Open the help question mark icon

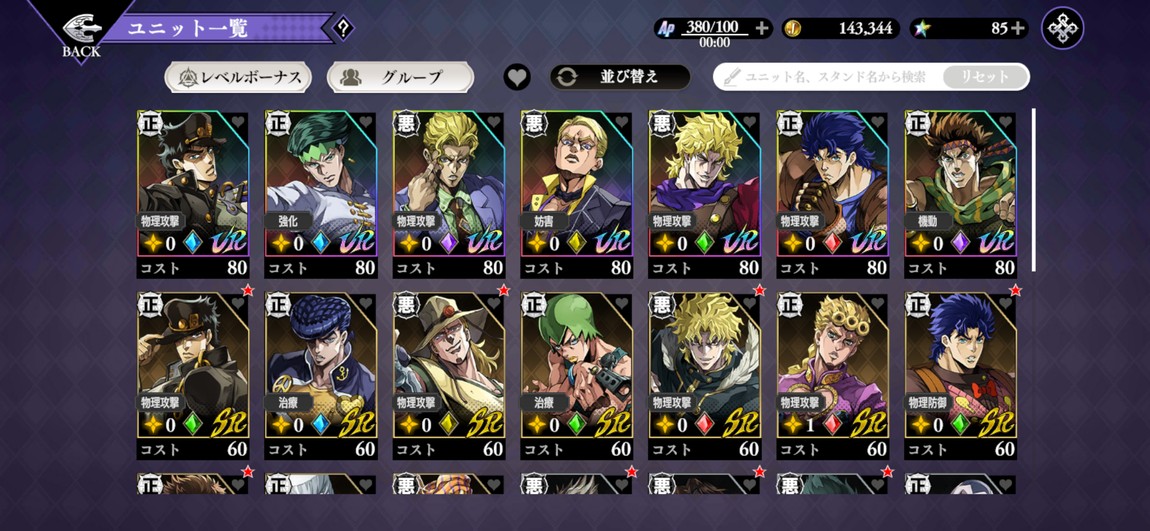click(x=343, y=28)
